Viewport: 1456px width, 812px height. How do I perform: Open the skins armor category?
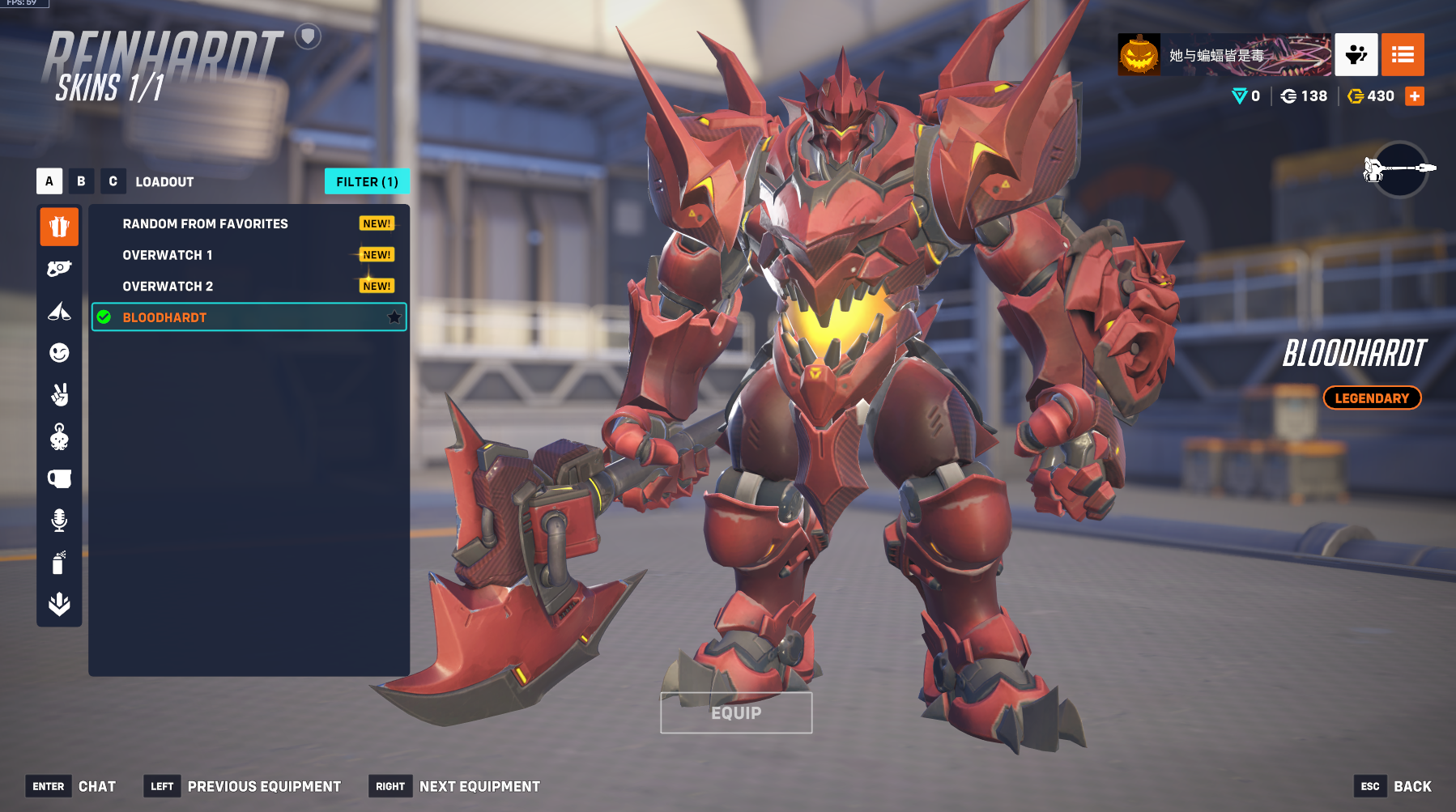tap(59, 227)
